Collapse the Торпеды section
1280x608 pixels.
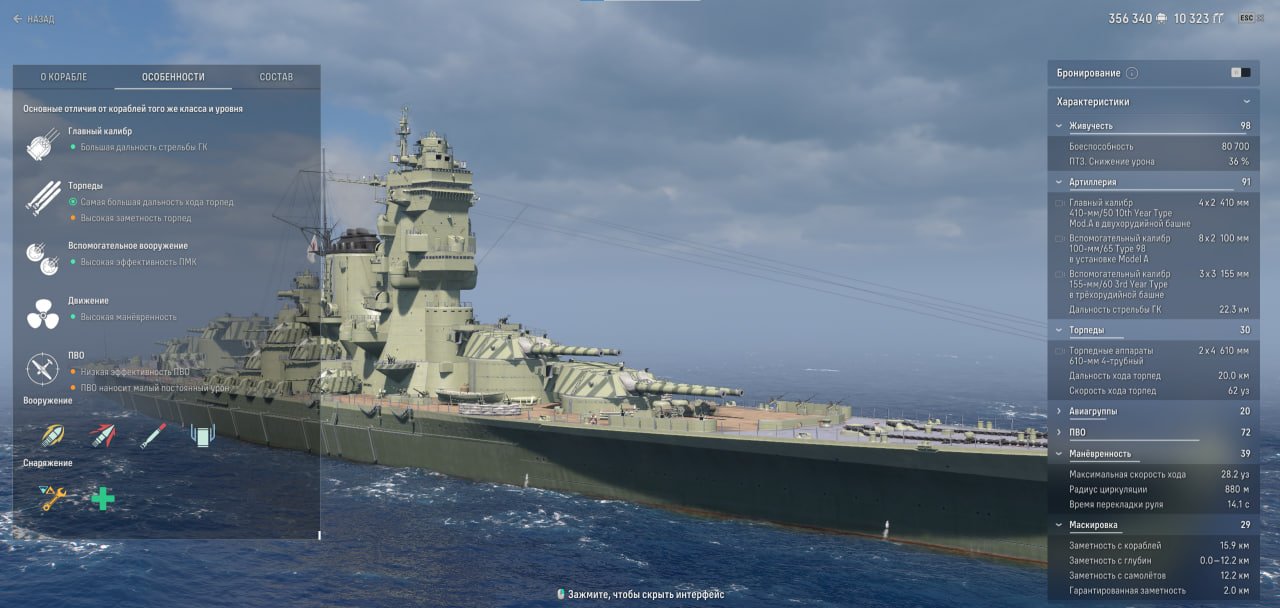(1060, 330)
